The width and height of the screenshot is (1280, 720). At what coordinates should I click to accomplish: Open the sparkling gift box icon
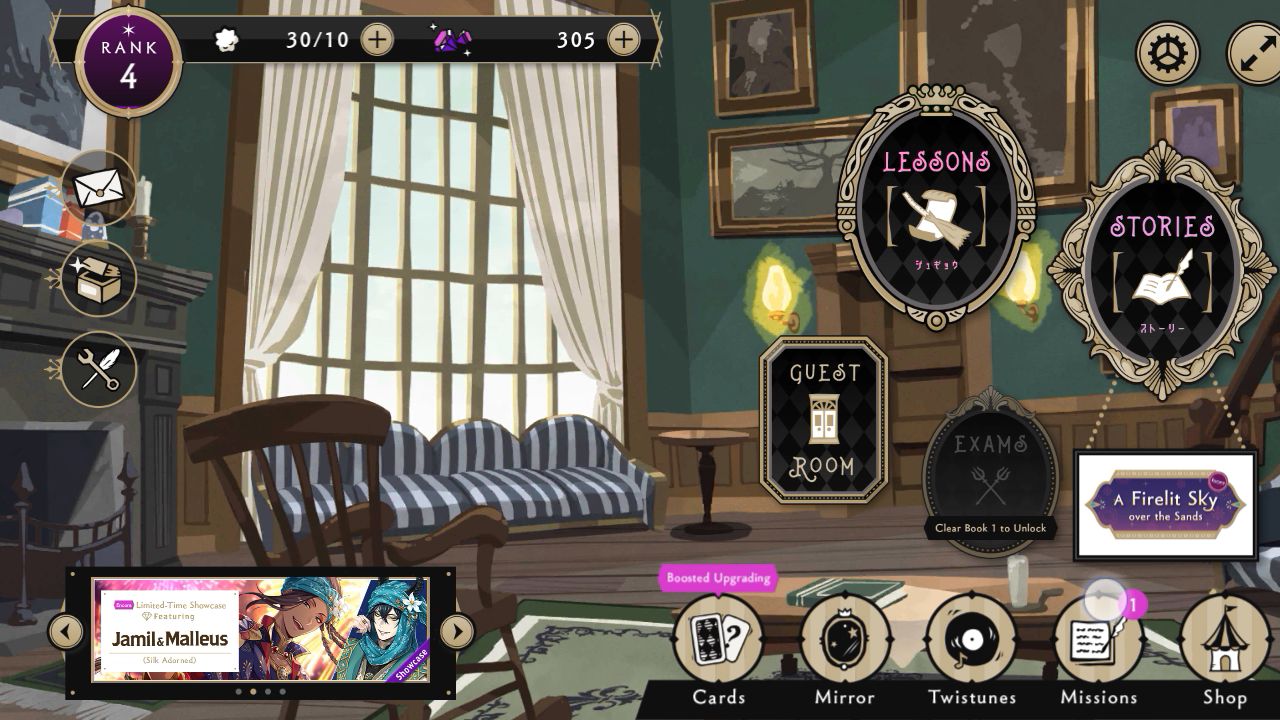(x=98, y=278)
